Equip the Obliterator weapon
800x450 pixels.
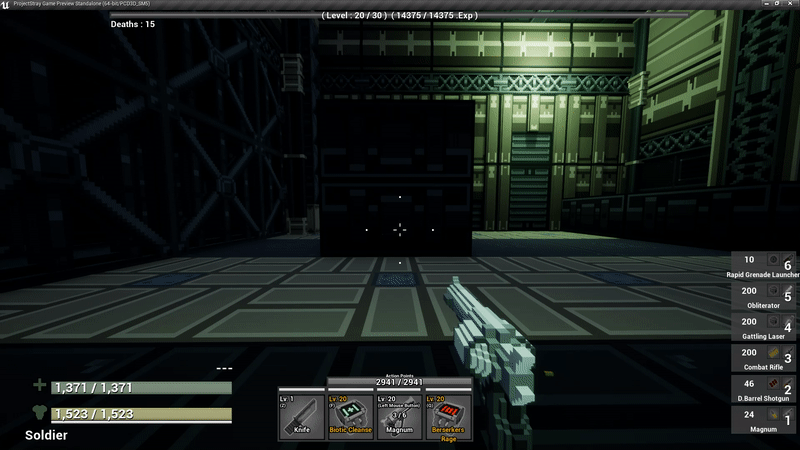(765, 295)
